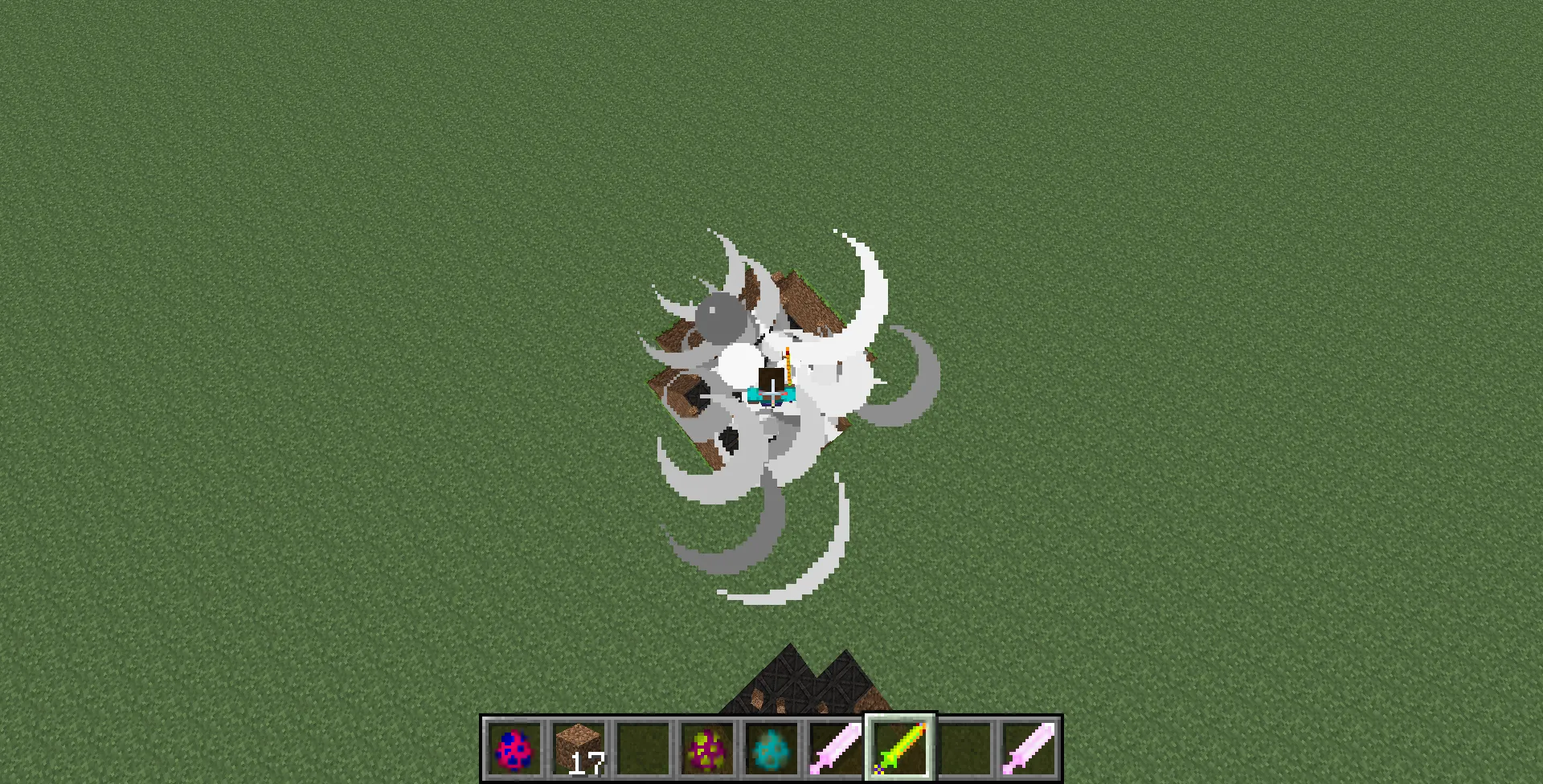Select the cyan spawn egg
The image size is (1543, 784).
click(x=771, y=749)
